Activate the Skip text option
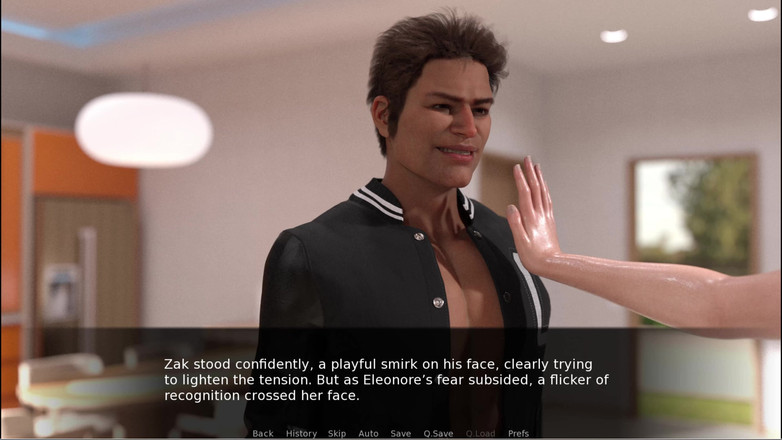The height and width of the screenshot is (440, 782). (337, 433)
